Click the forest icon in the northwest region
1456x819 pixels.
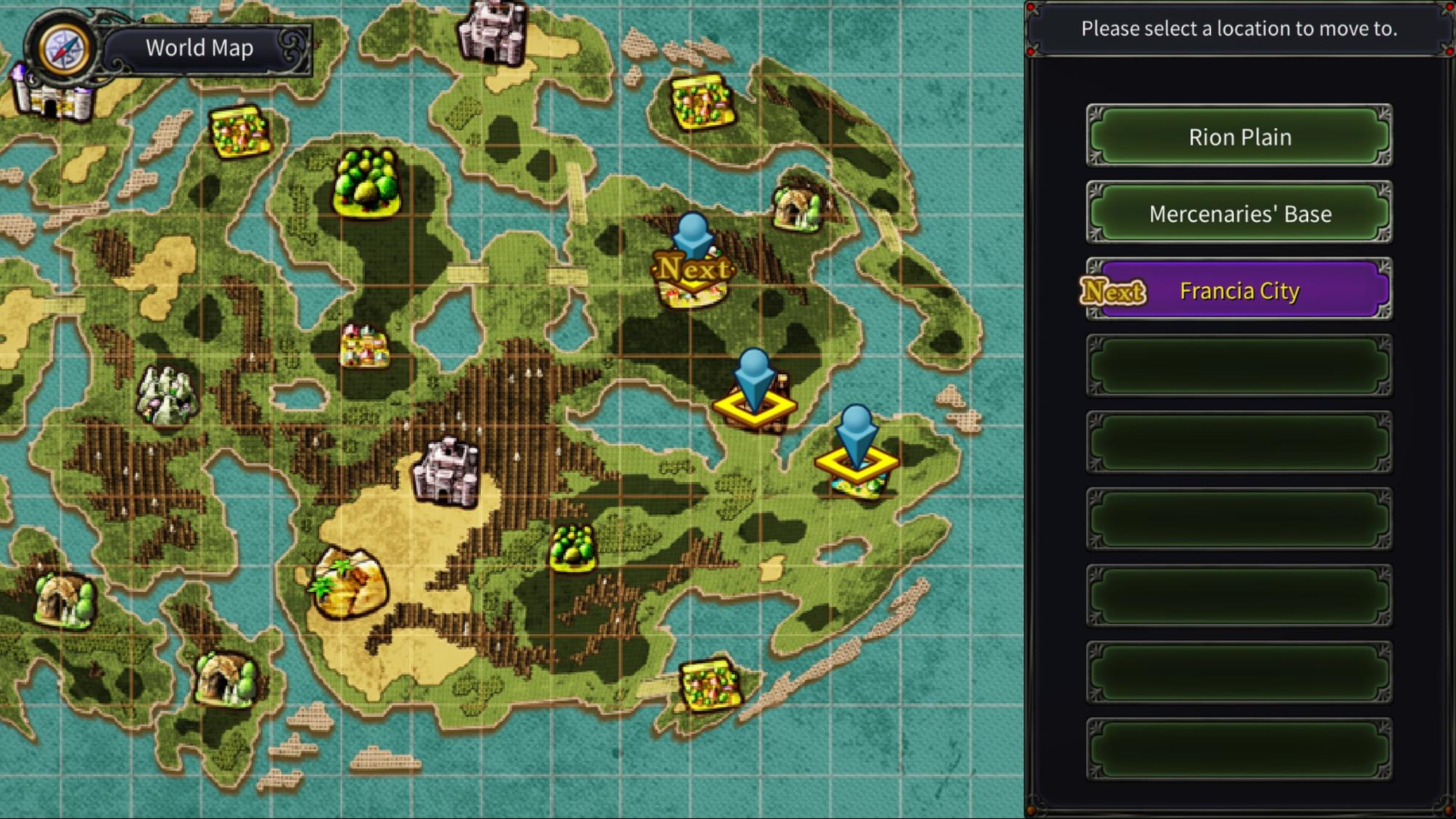coord(366,181)
